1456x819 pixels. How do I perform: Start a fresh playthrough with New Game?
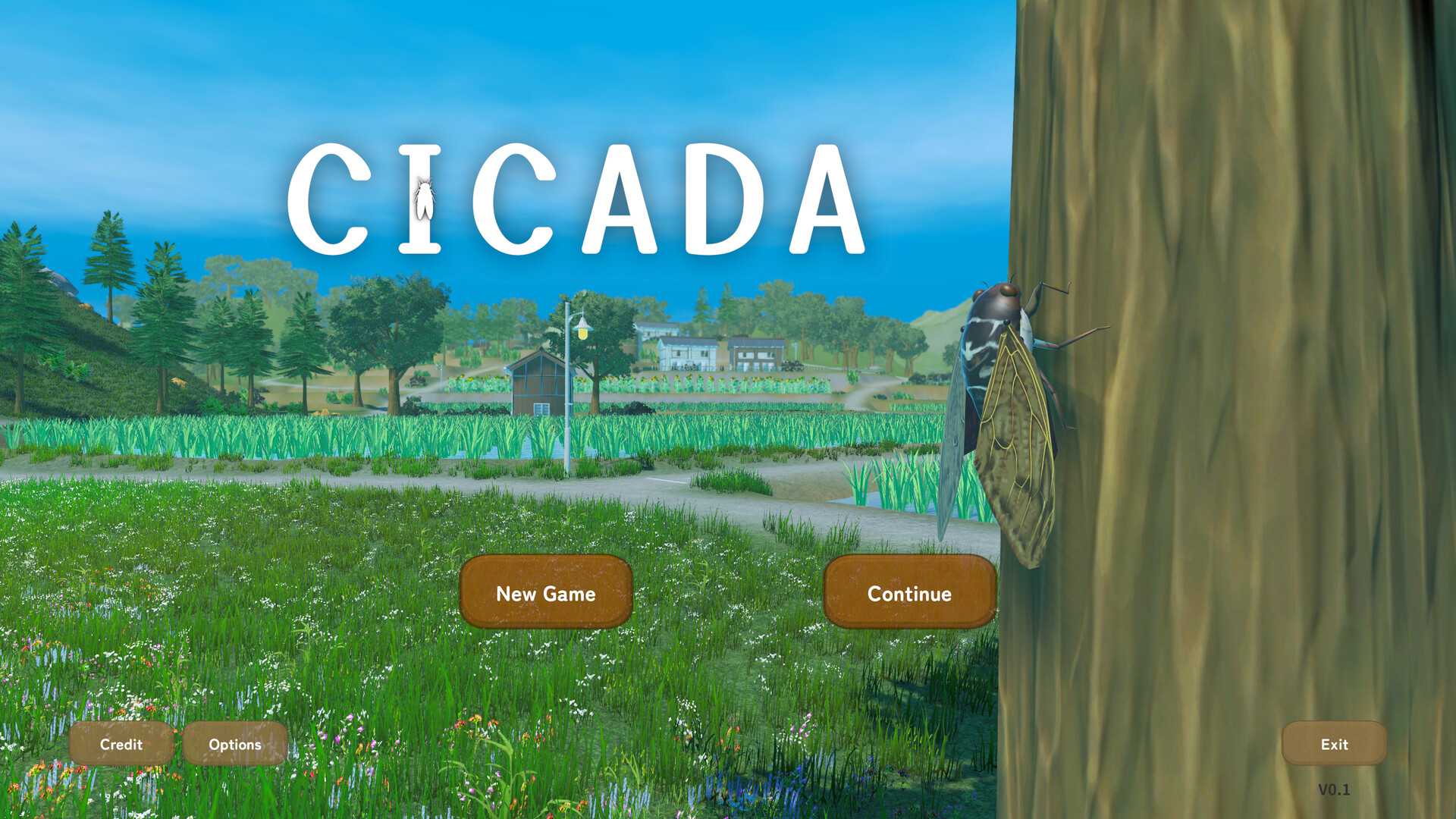point(545,594)
